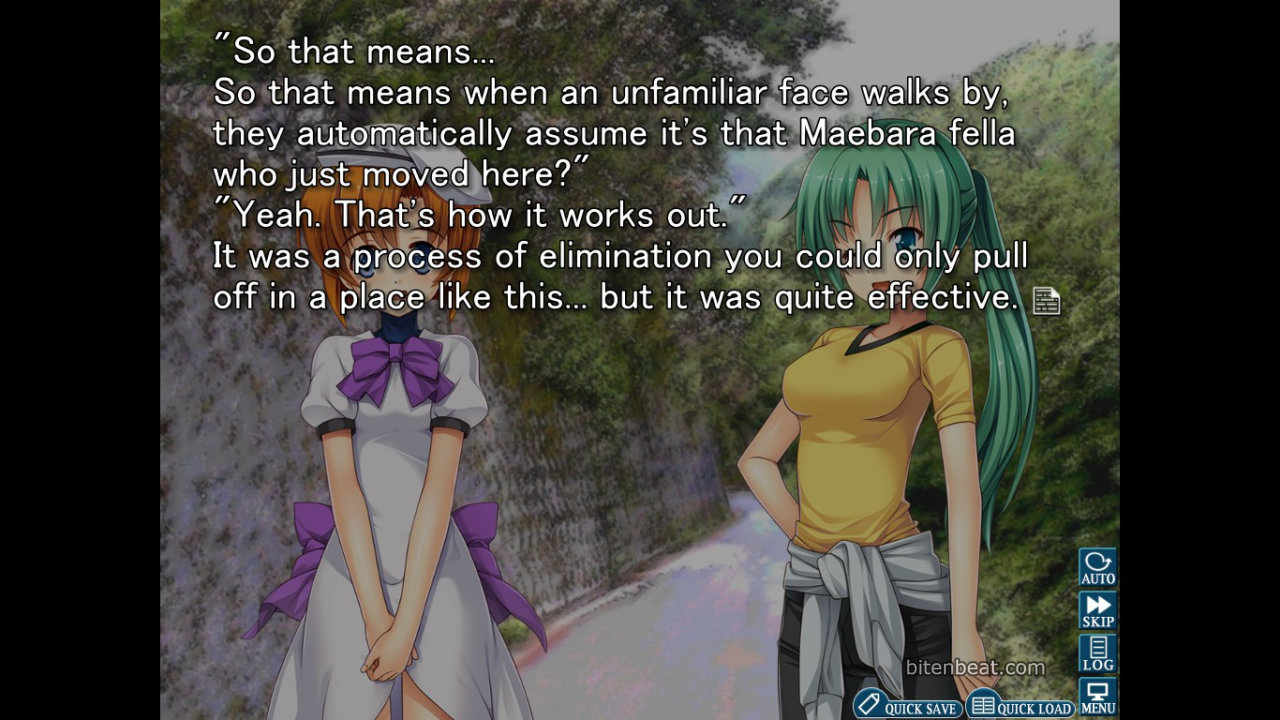Click the page icon to advance dialogue
Image resolution: width=1280 pixels, height=720 pixels.
[x=1046, y=300]
